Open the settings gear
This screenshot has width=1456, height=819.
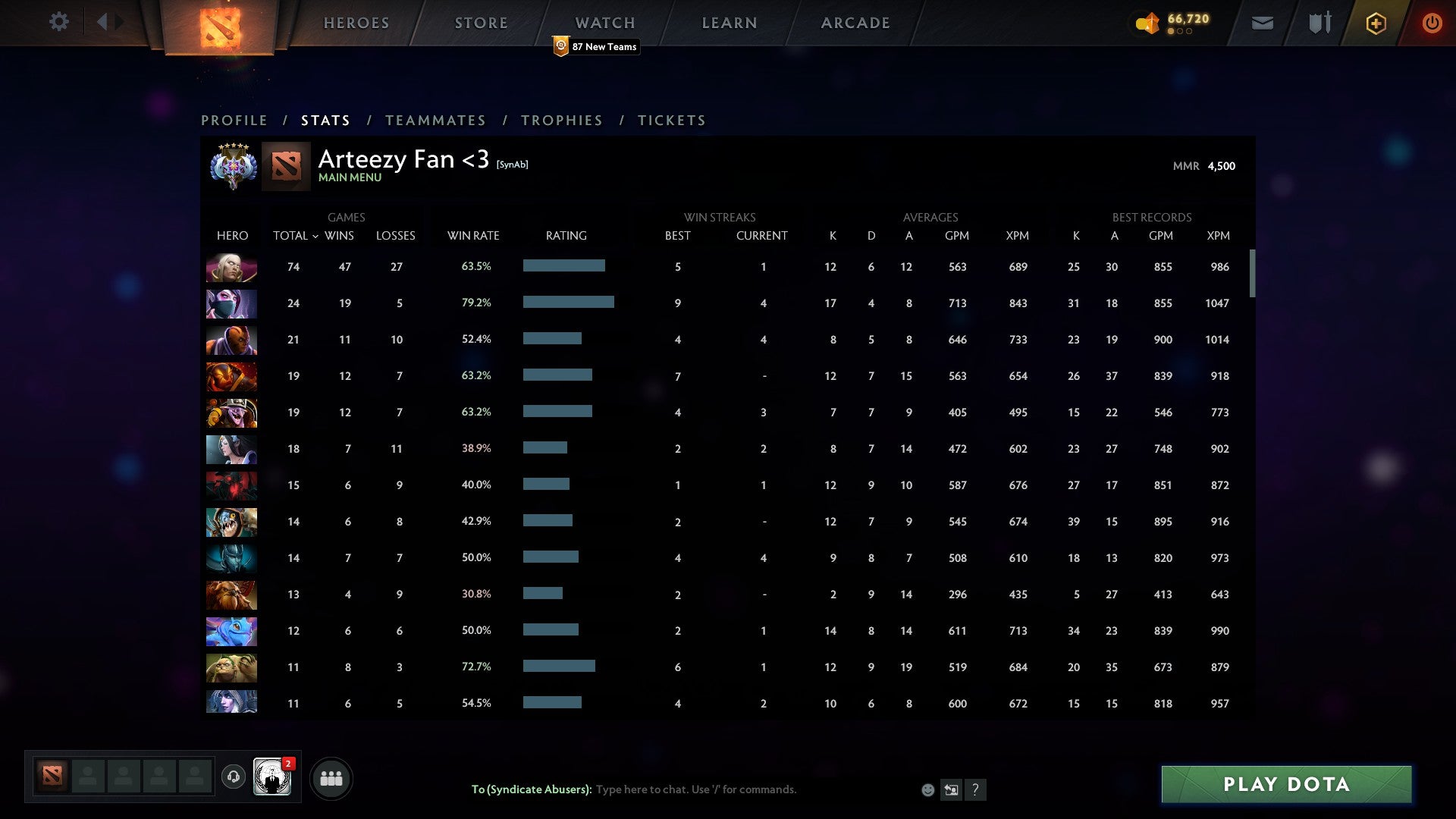[59, 22]
